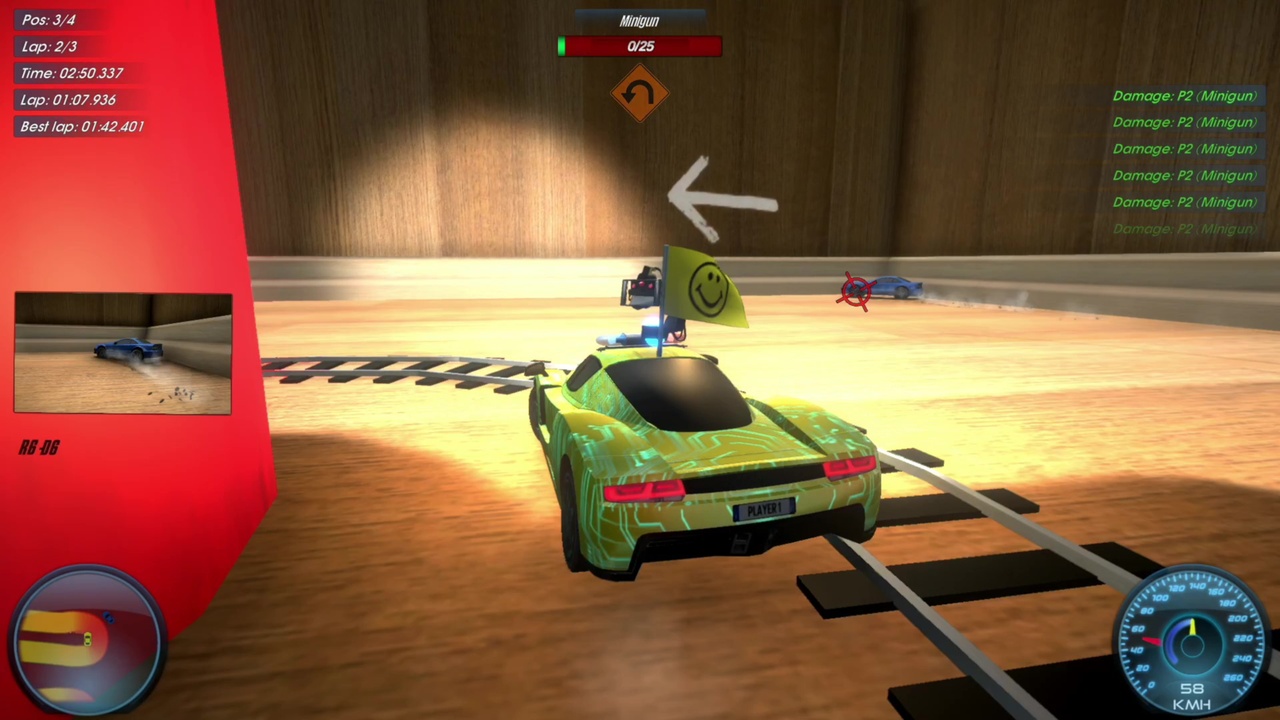Click the U-turn warning sign indicator
This screenshot has height=720, width=1280.
click(x=639, y=93)
